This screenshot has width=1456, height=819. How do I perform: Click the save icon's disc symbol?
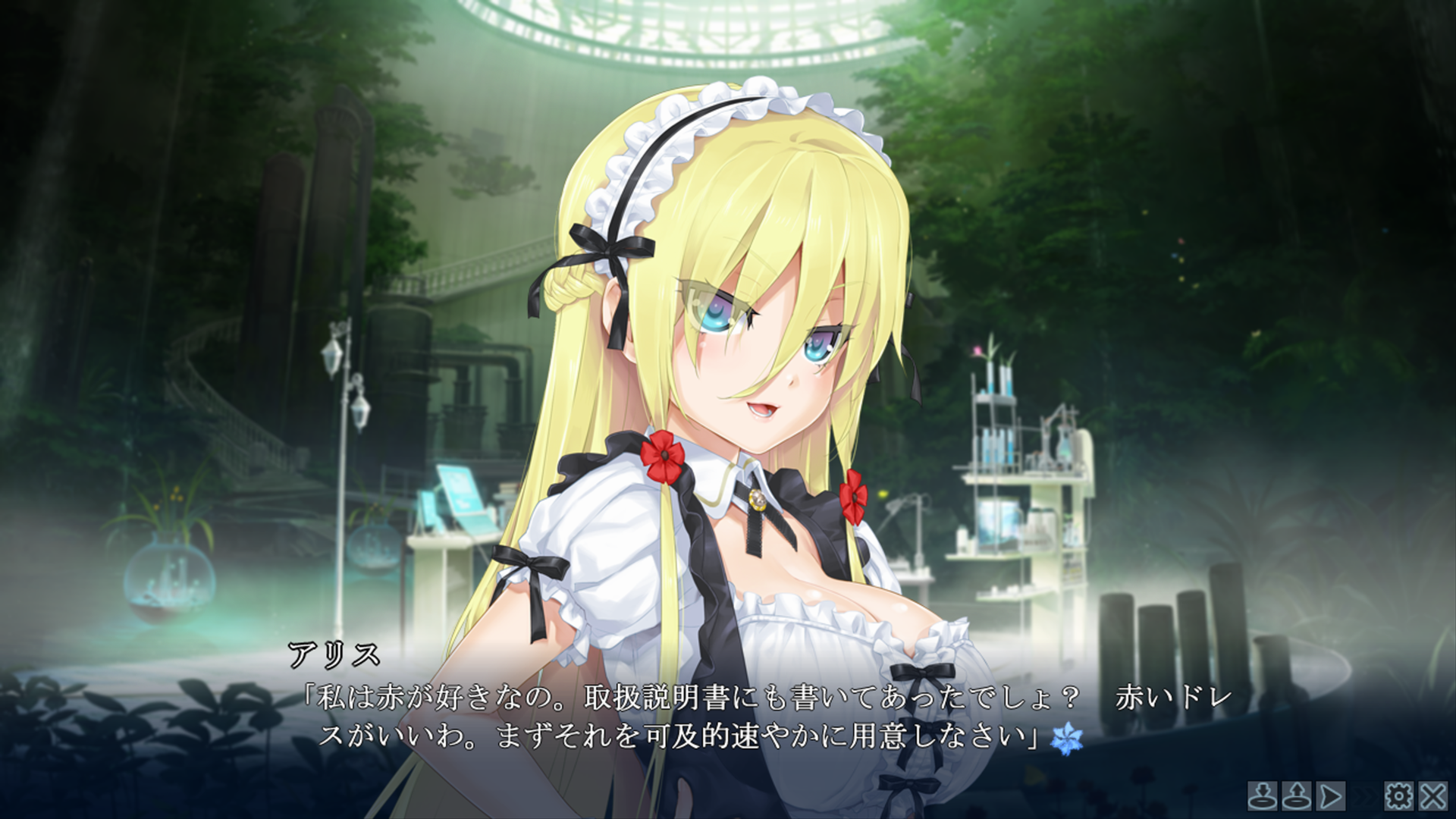click(x=1263, y=802)
